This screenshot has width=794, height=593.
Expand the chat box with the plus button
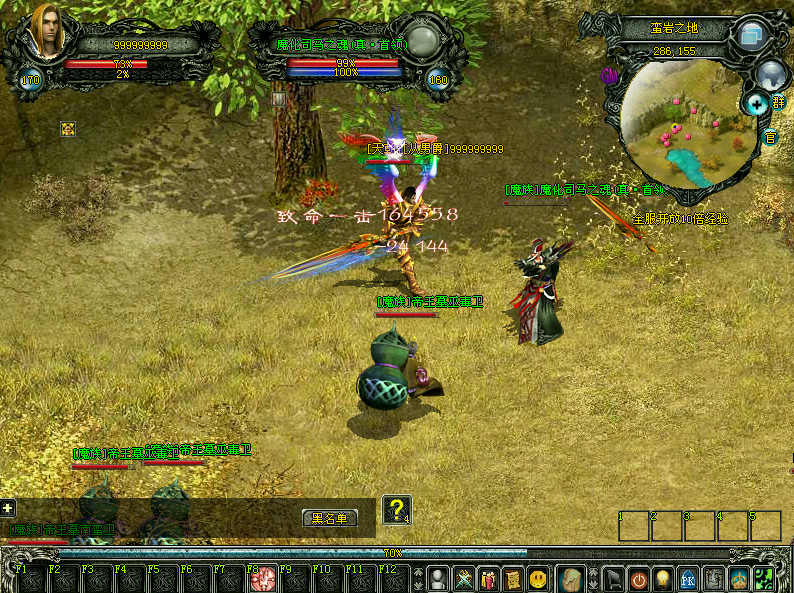click(8, 508)
